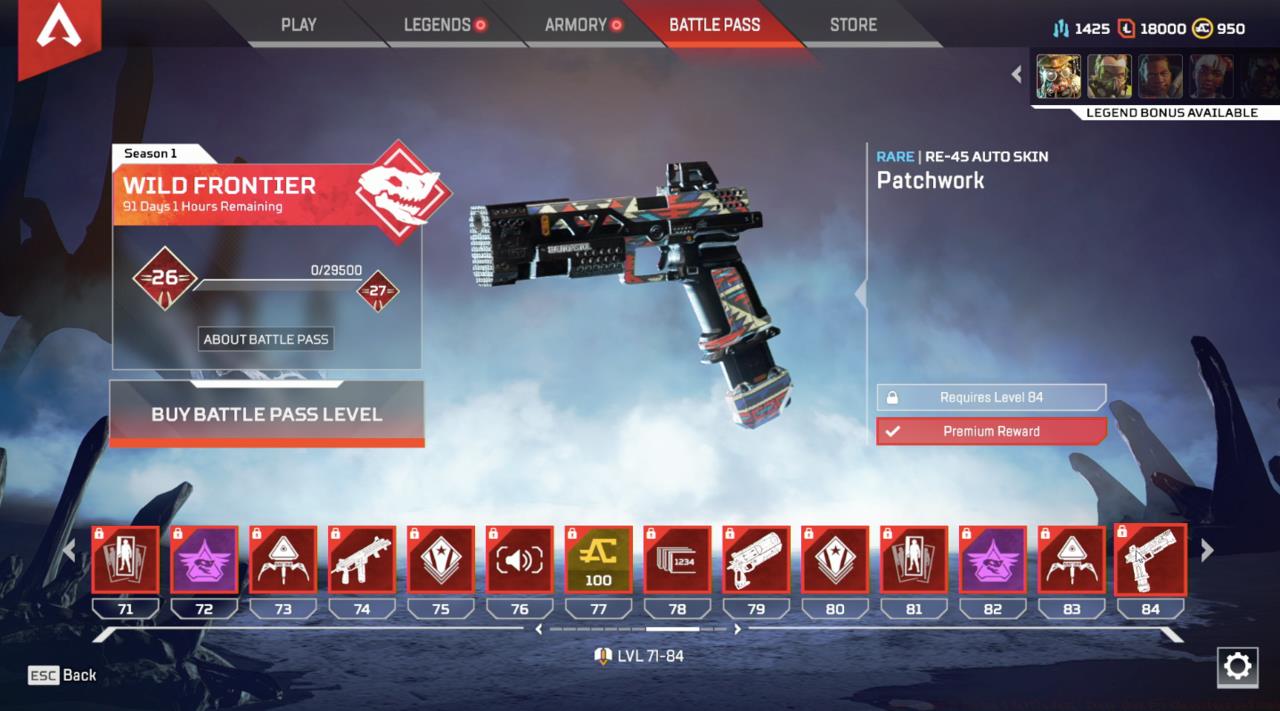
Task: Show the next page of rewards
Action: pos(1207,550)
